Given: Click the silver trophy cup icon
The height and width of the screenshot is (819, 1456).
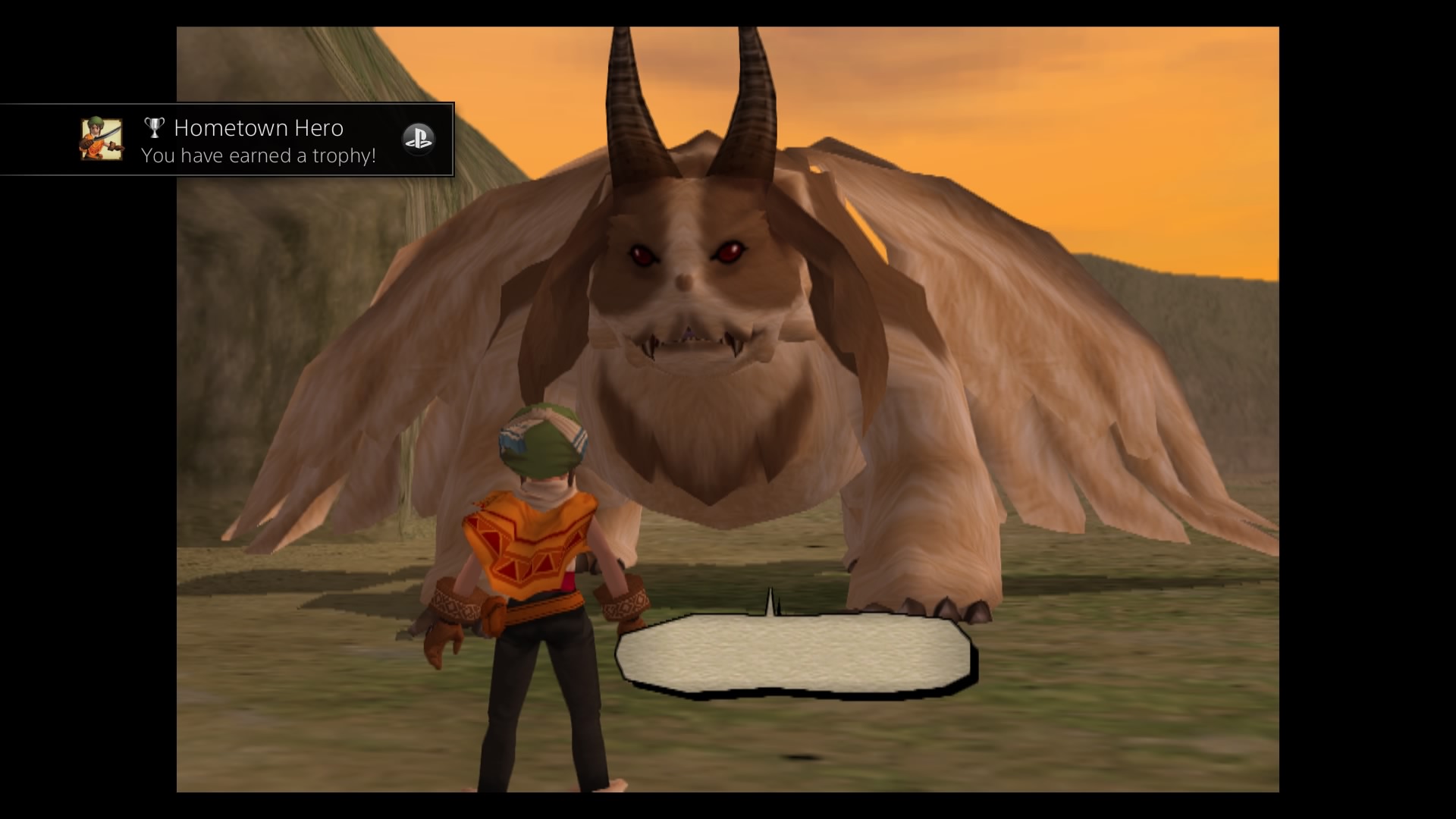Looking at the screenshot, I should tap(154, 127).
